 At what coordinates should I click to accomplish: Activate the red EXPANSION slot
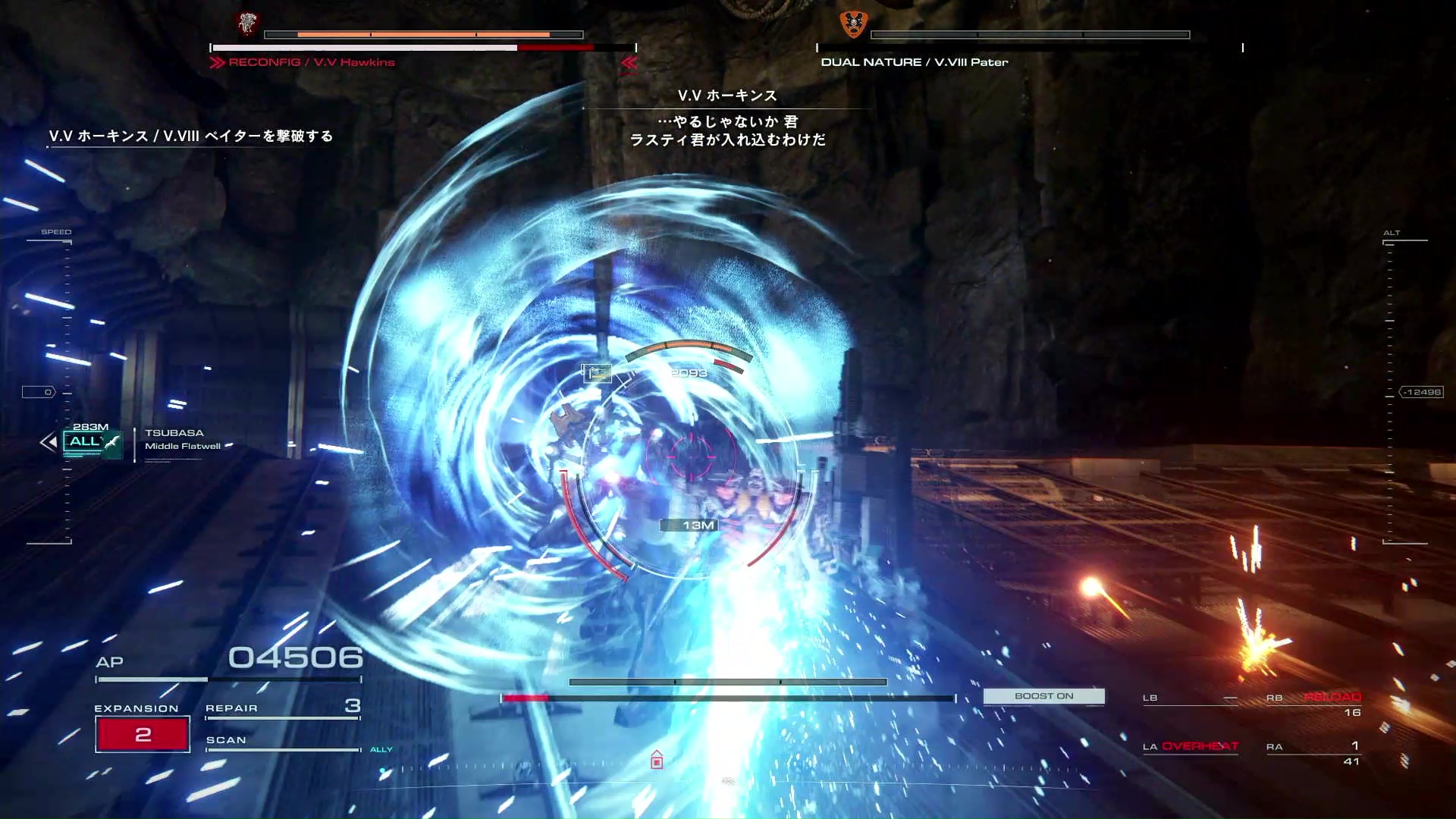143,734
